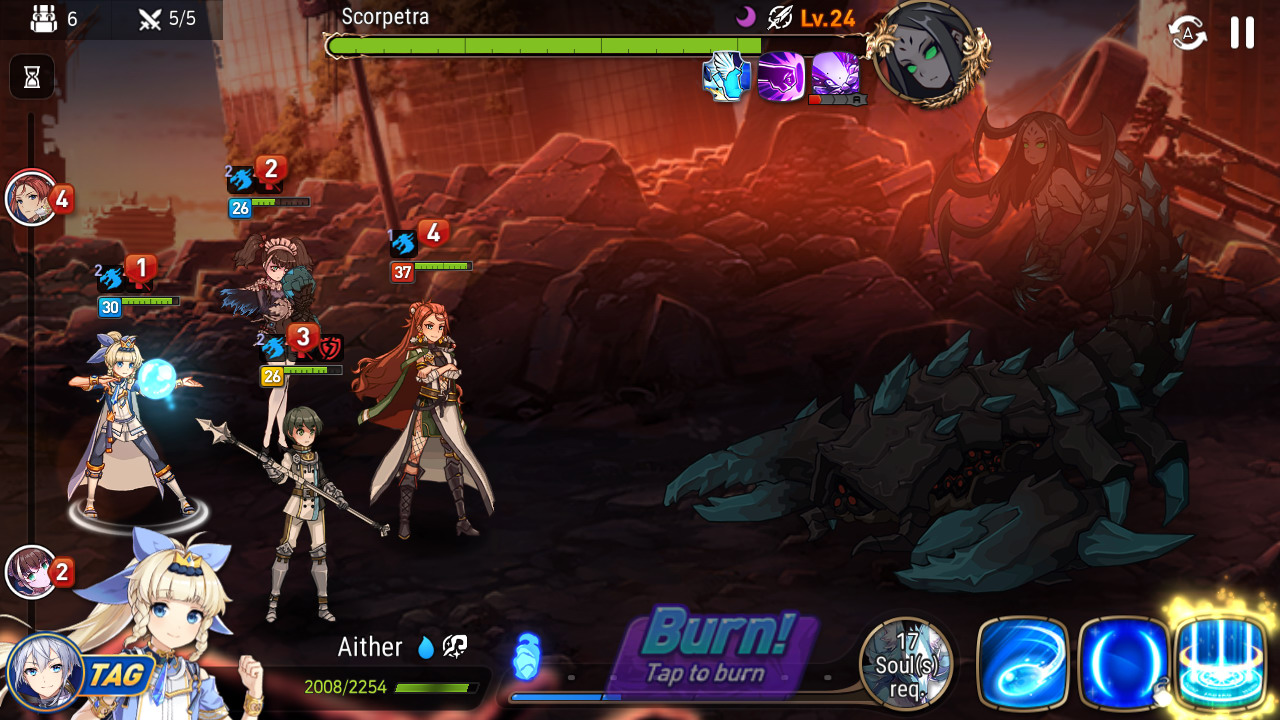Screen dimensions: 1280x720
Task: Pause the battle
Action: [1242, 33]
